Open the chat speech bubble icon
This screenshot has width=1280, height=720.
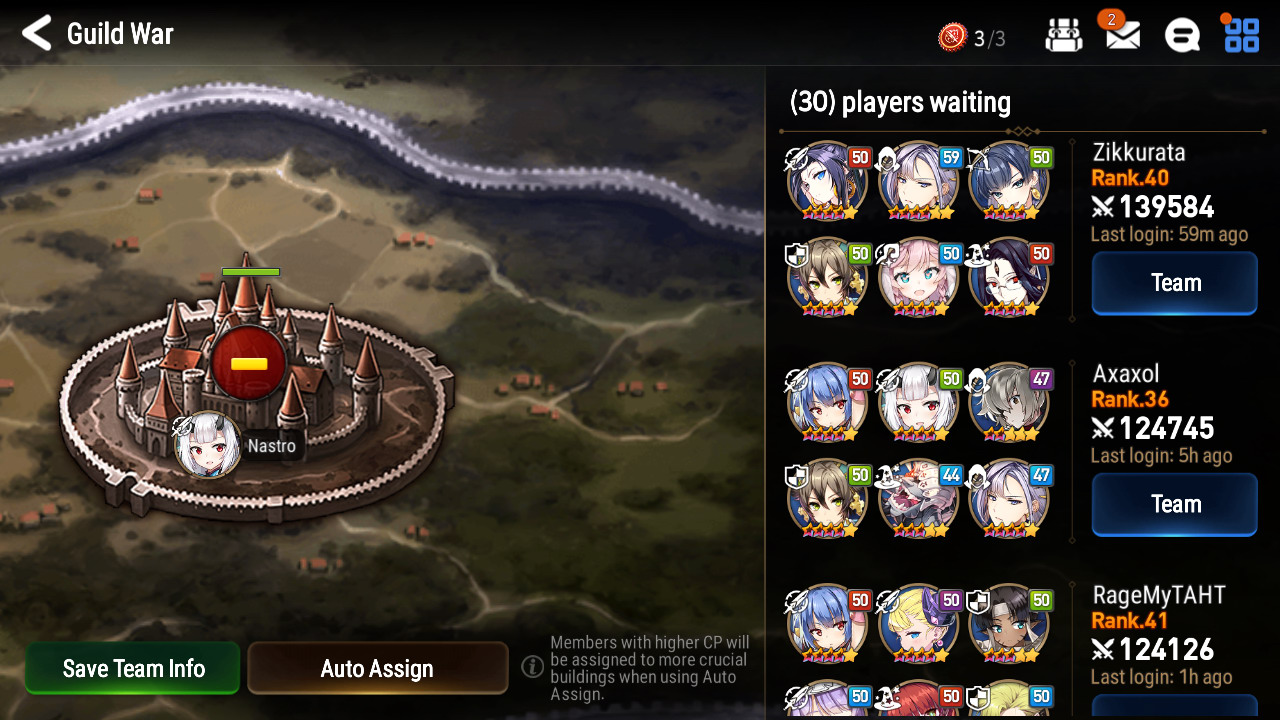pos(1182,36)
